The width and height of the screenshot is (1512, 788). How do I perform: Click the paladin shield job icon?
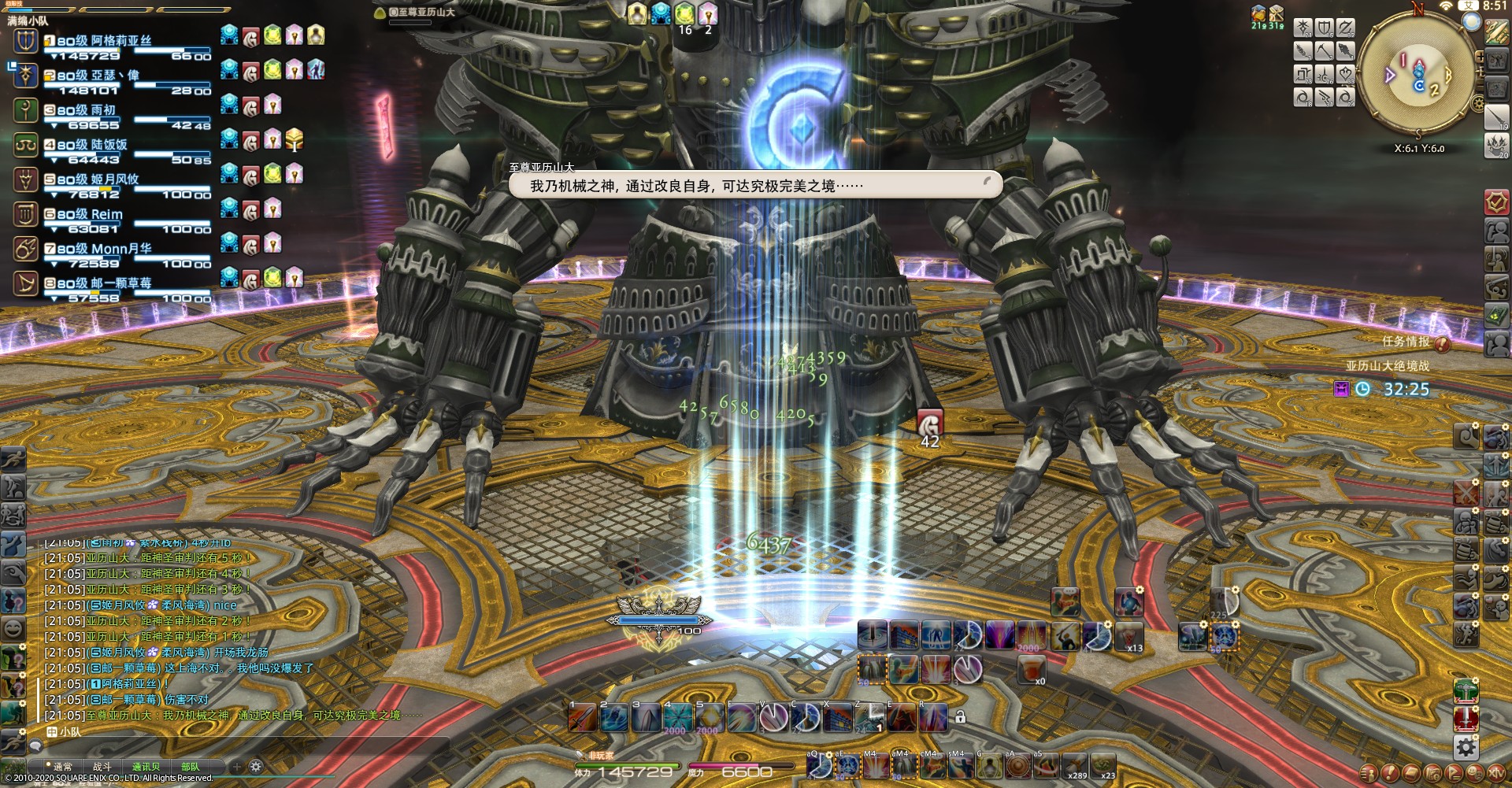(1325, 29)
